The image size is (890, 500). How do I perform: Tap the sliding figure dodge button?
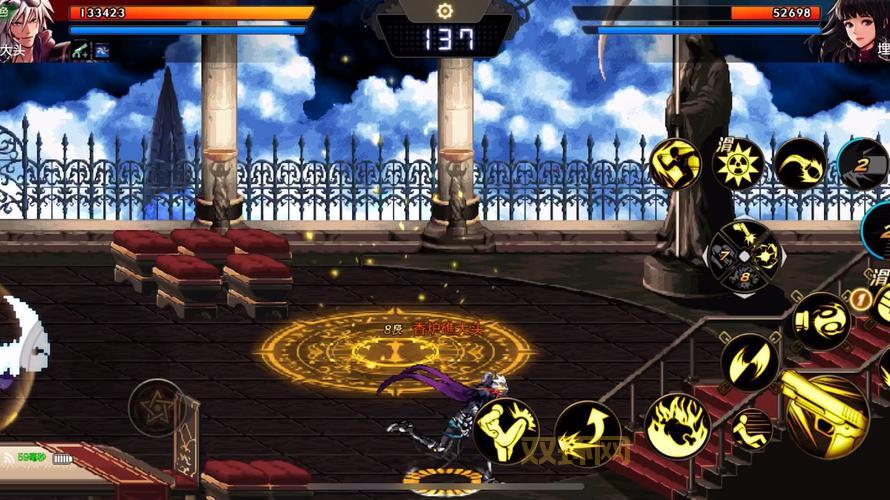click(x=750, y=429)
